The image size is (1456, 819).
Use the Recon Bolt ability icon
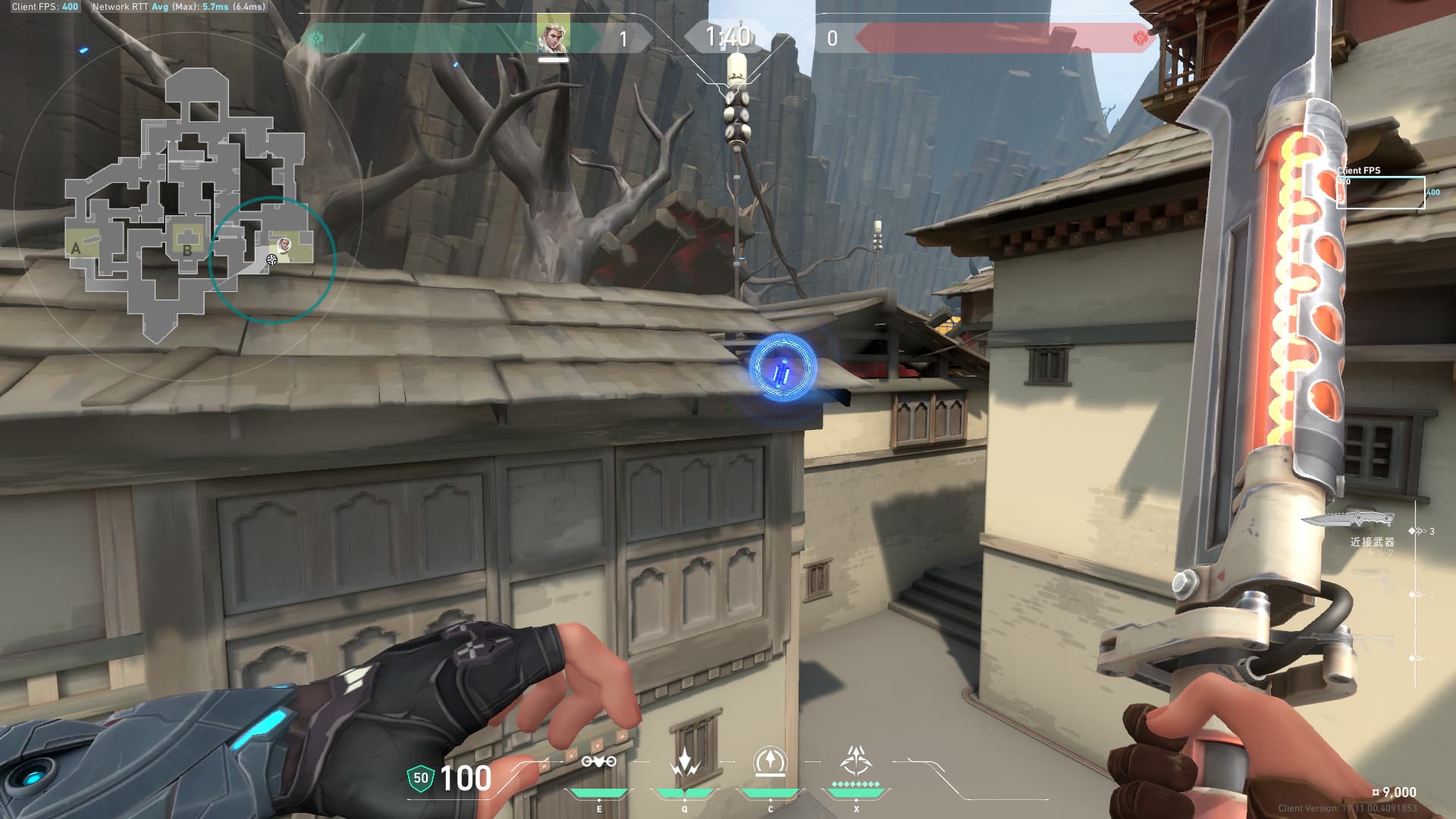(598, 761)
